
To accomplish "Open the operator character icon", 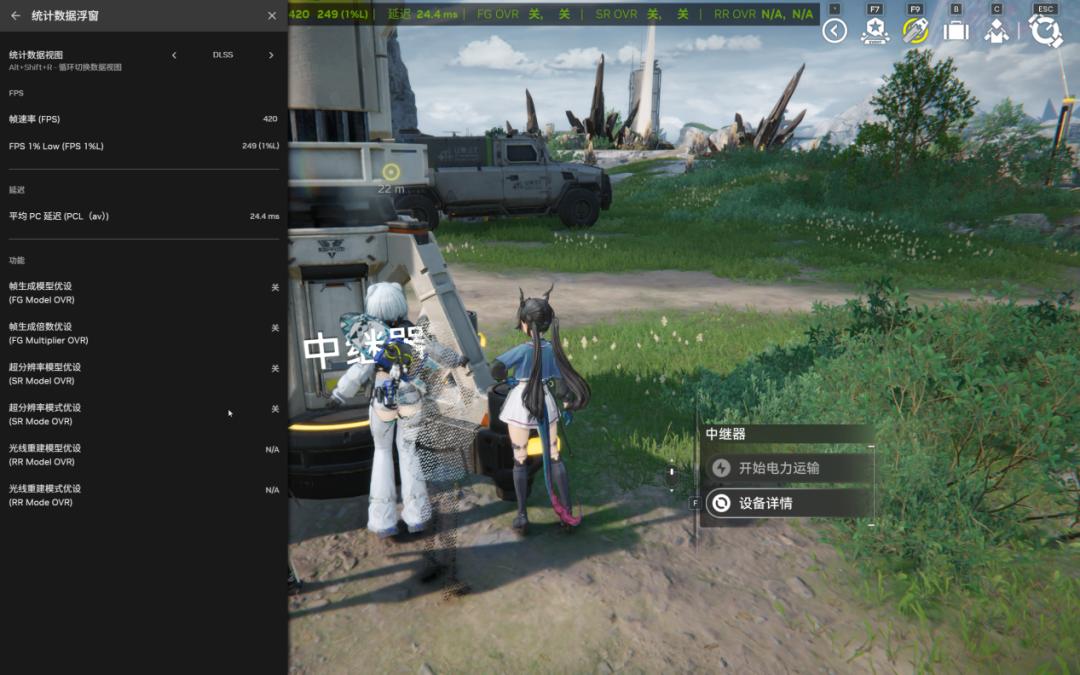I will (x=996, y=30).
